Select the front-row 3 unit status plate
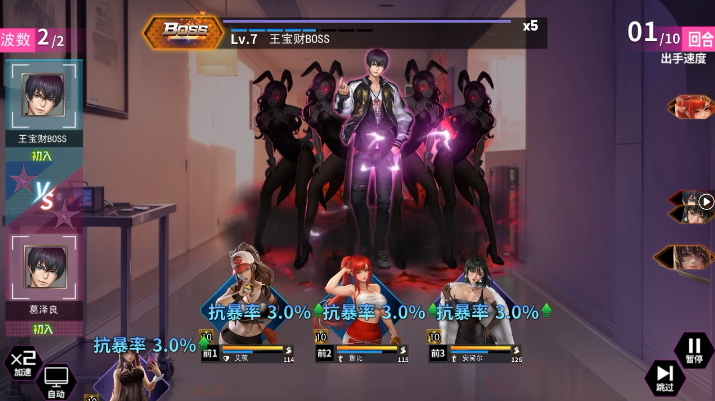 click(477, 352)
